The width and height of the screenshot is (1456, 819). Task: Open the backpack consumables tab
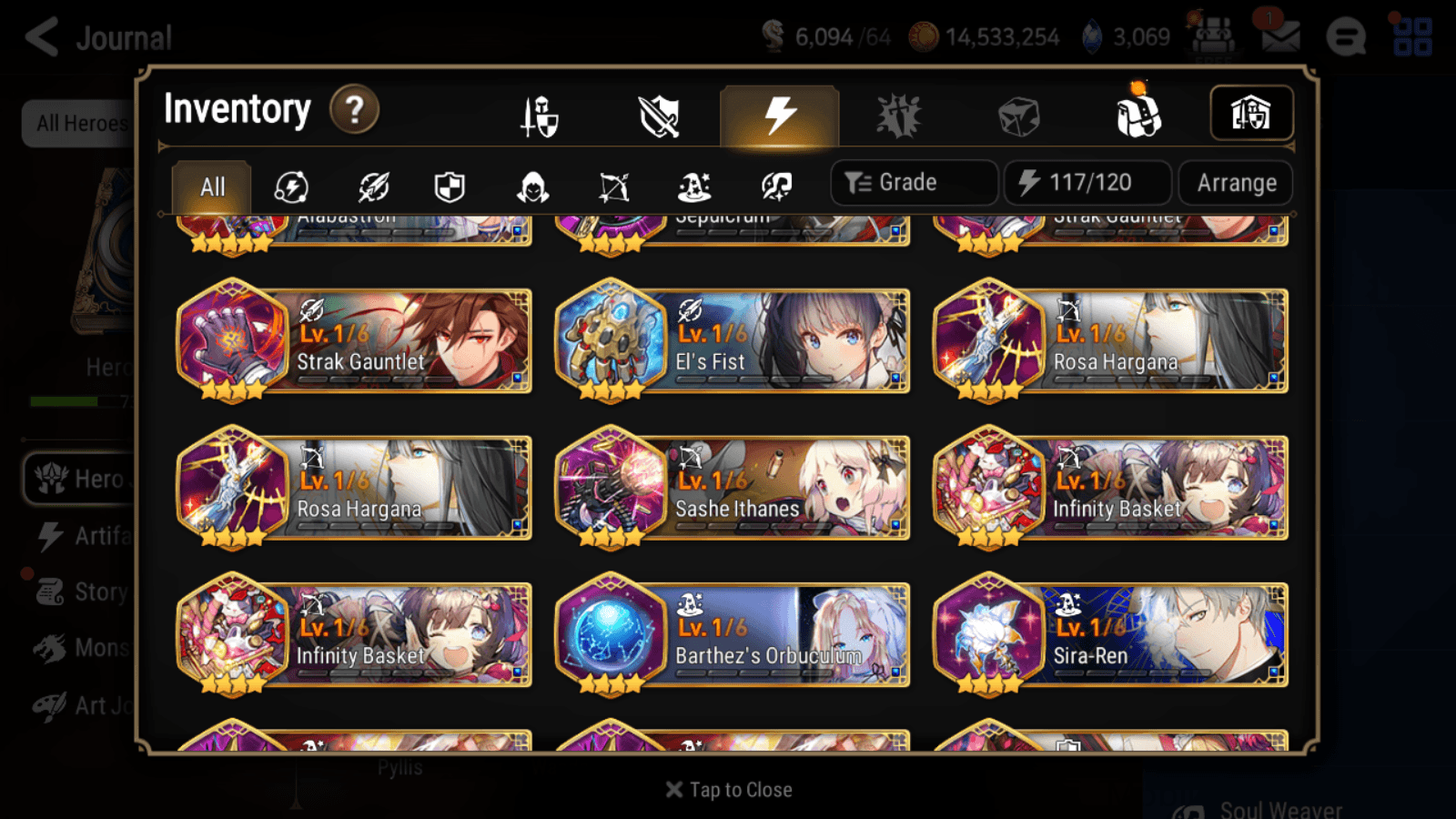[x=1137, y=113]
